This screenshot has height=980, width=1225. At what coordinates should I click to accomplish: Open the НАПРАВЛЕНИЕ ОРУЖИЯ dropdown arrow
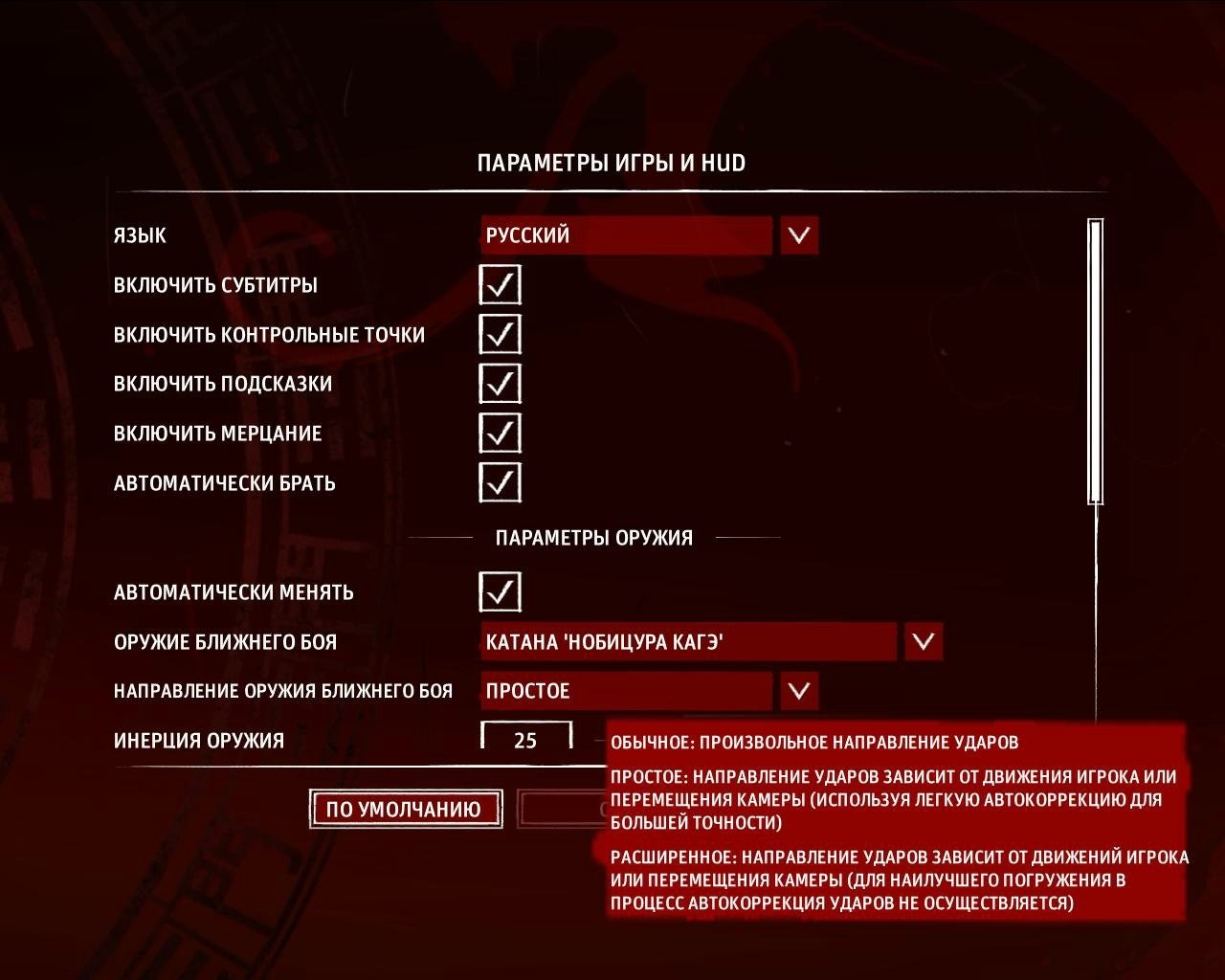797,691
